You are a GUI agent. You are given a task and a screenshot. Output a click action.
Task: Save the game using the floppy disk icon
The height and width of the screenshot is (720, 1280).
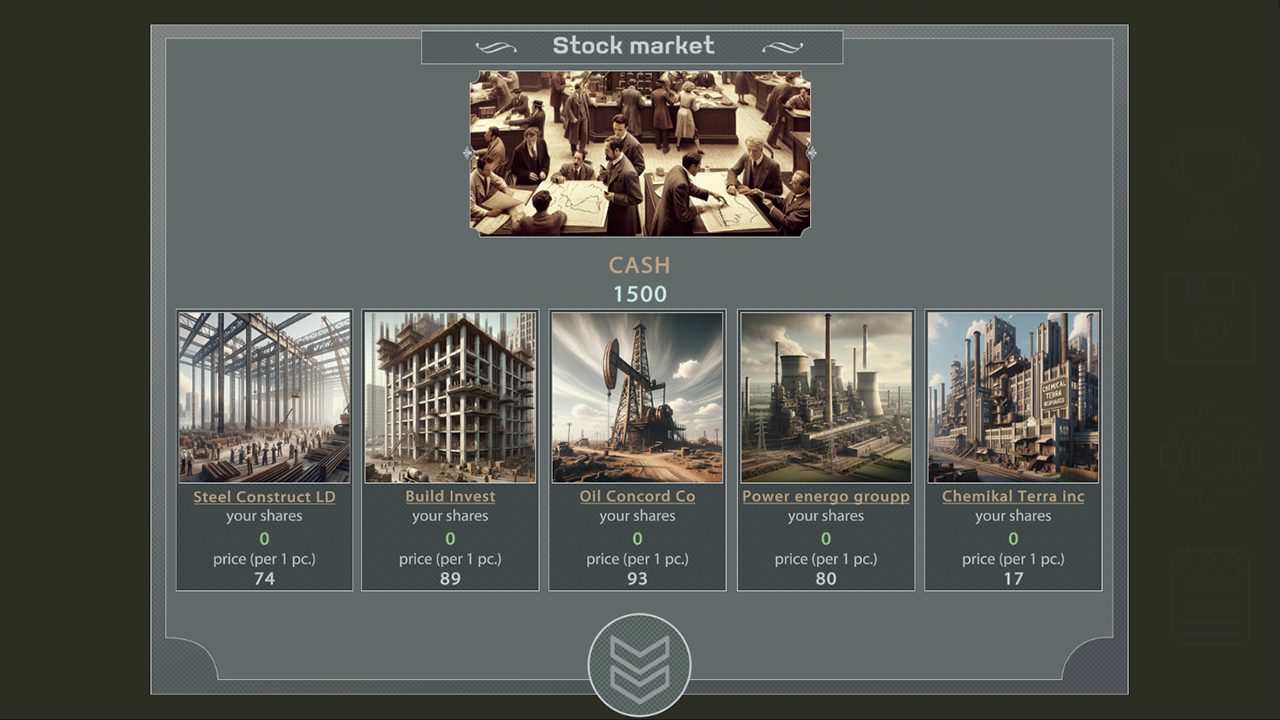coord(1209,317)
